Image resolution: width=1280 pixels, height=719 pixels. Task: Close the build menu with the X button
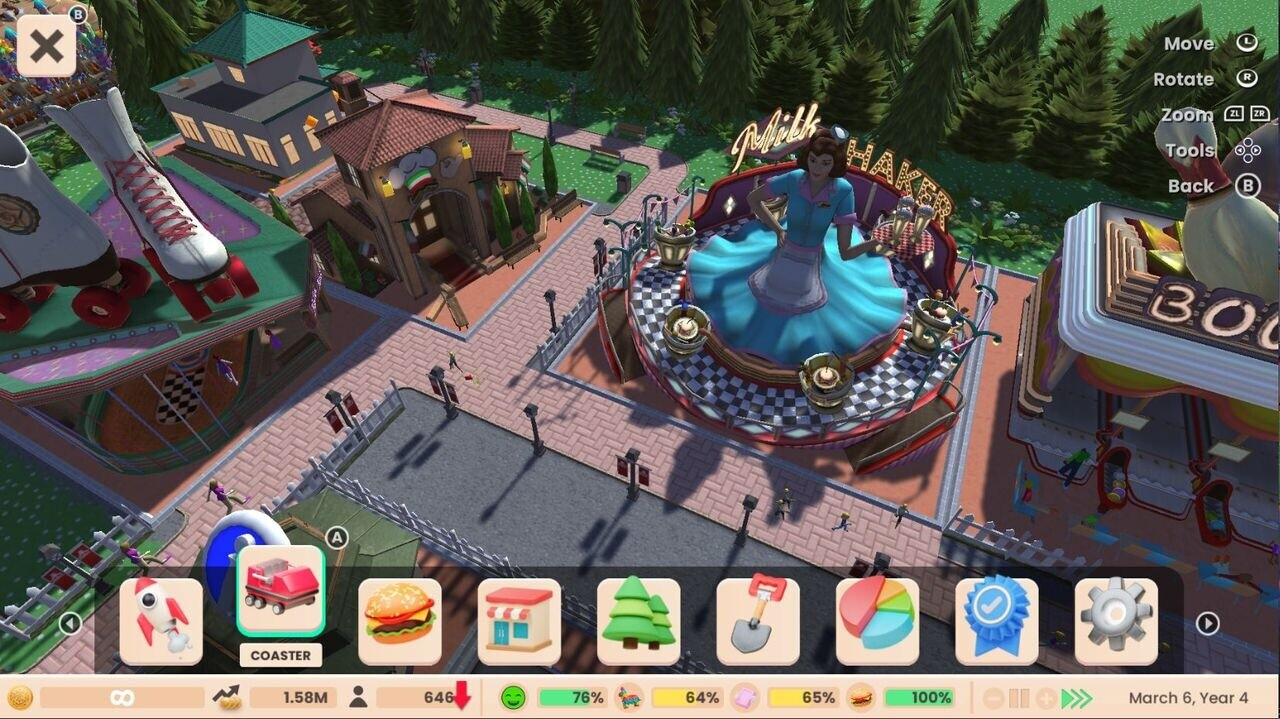point(46,46)
